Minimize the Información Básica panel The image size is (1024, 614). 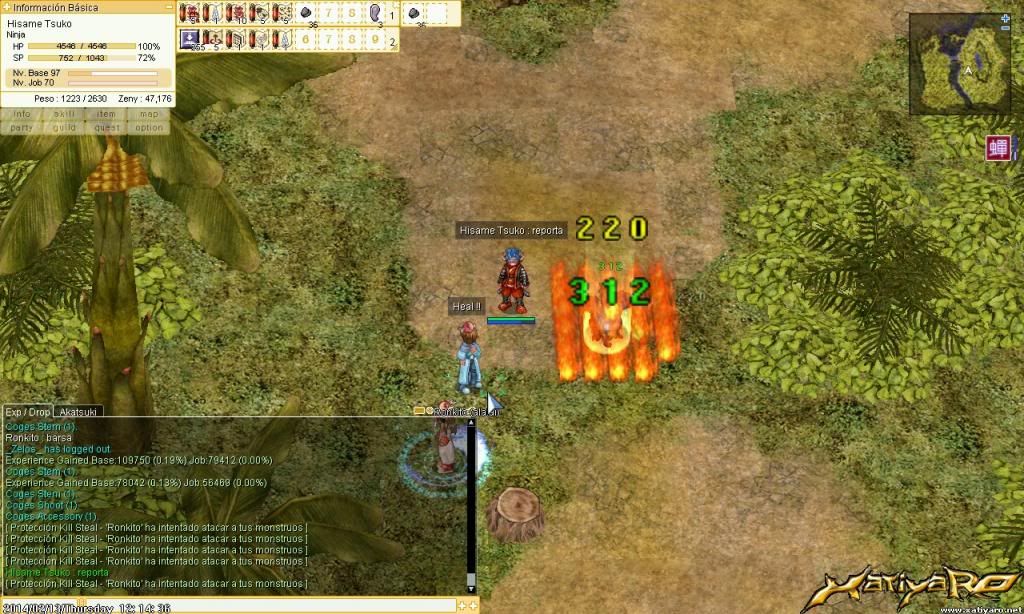pos(169,7)
